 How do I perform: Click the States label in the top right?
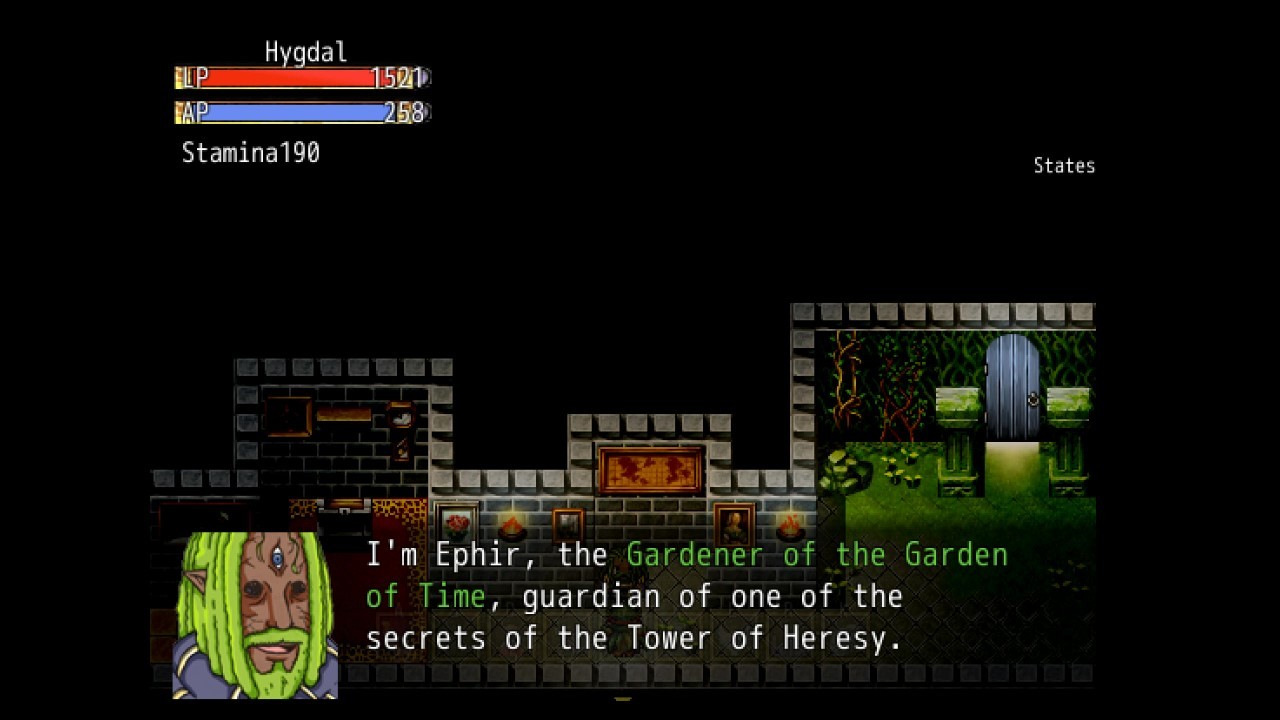(1064, 165)
